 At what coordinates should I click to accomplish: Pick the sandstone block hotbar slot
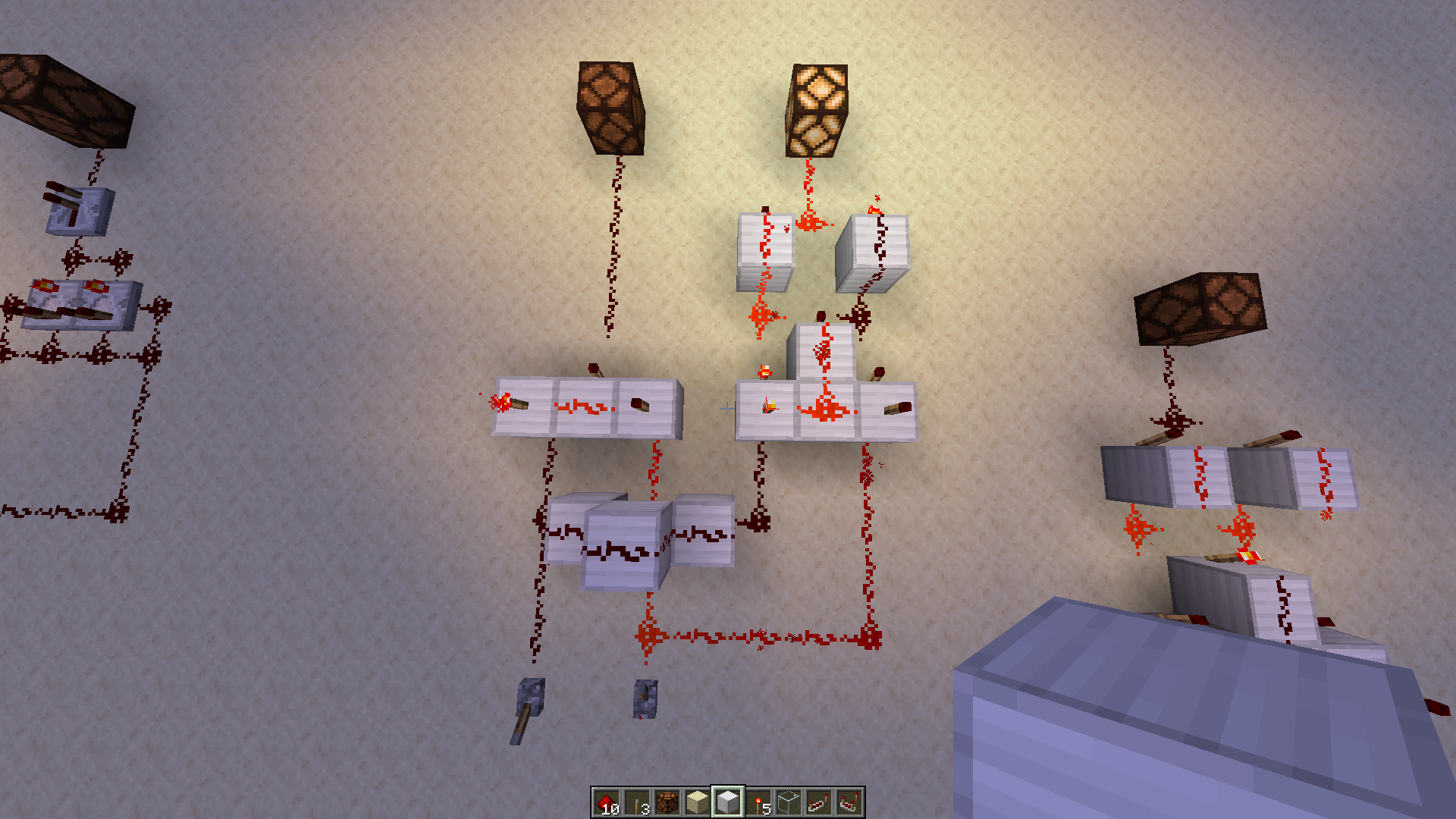pyautogui.click(x=698, y=802)
